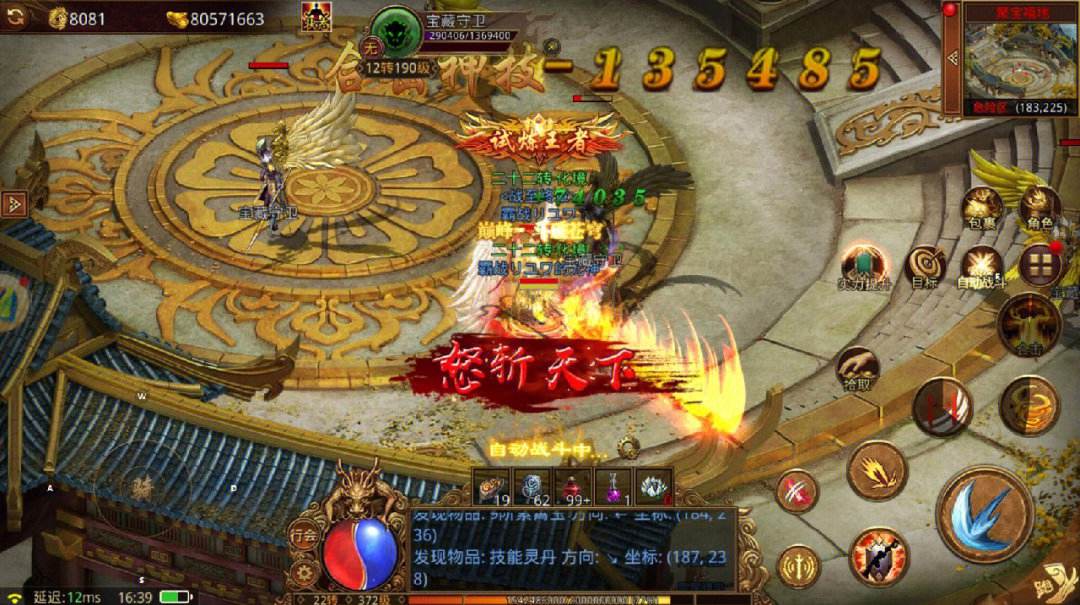Open the 包裹 bag icon

click(x=981, y=207)
